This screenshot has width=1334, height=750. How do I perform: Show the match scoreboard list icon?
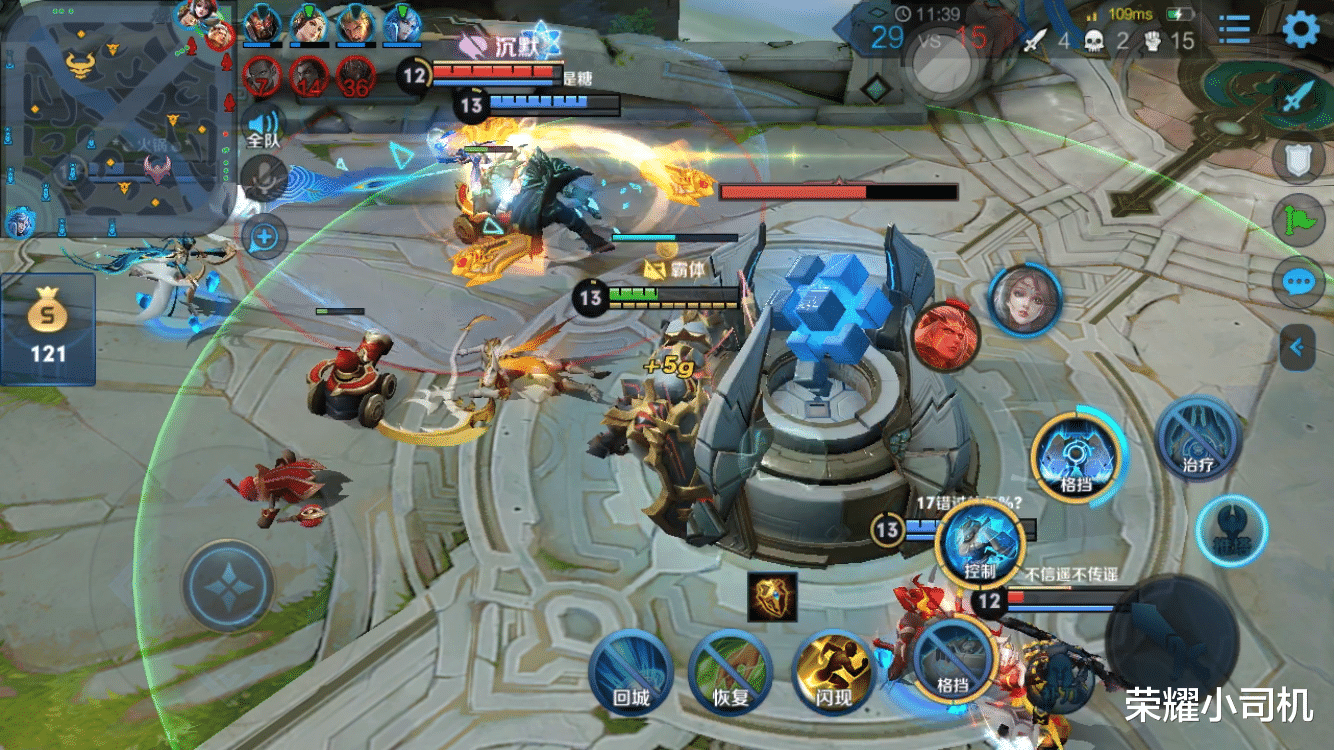click(x=1234, y=29)
